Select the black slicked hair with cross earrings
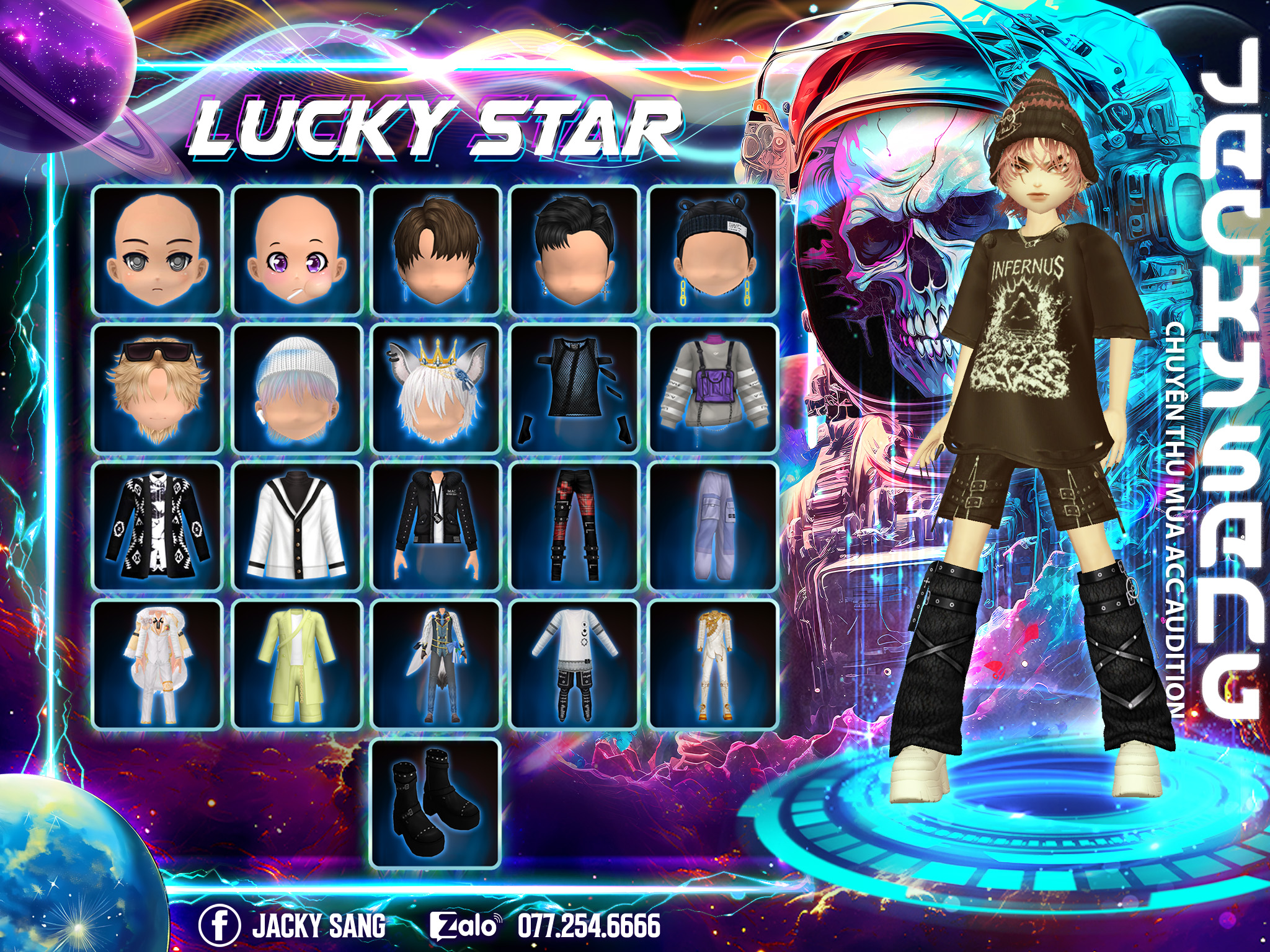The height and width of the screenshot is (952, 1270). point(575,250)
